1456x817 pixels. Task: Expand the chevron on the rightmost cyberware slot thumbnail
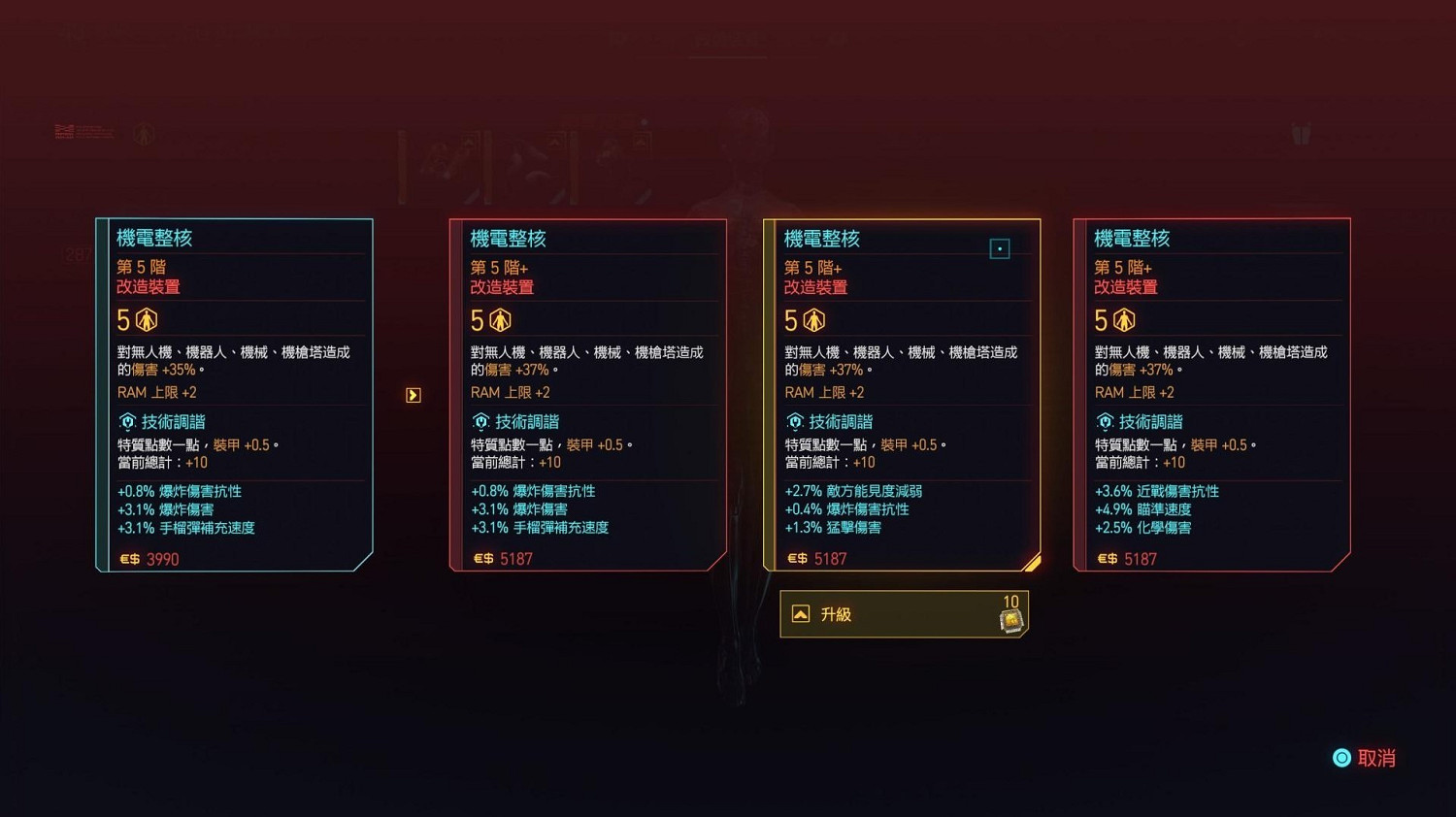(641, 143)
